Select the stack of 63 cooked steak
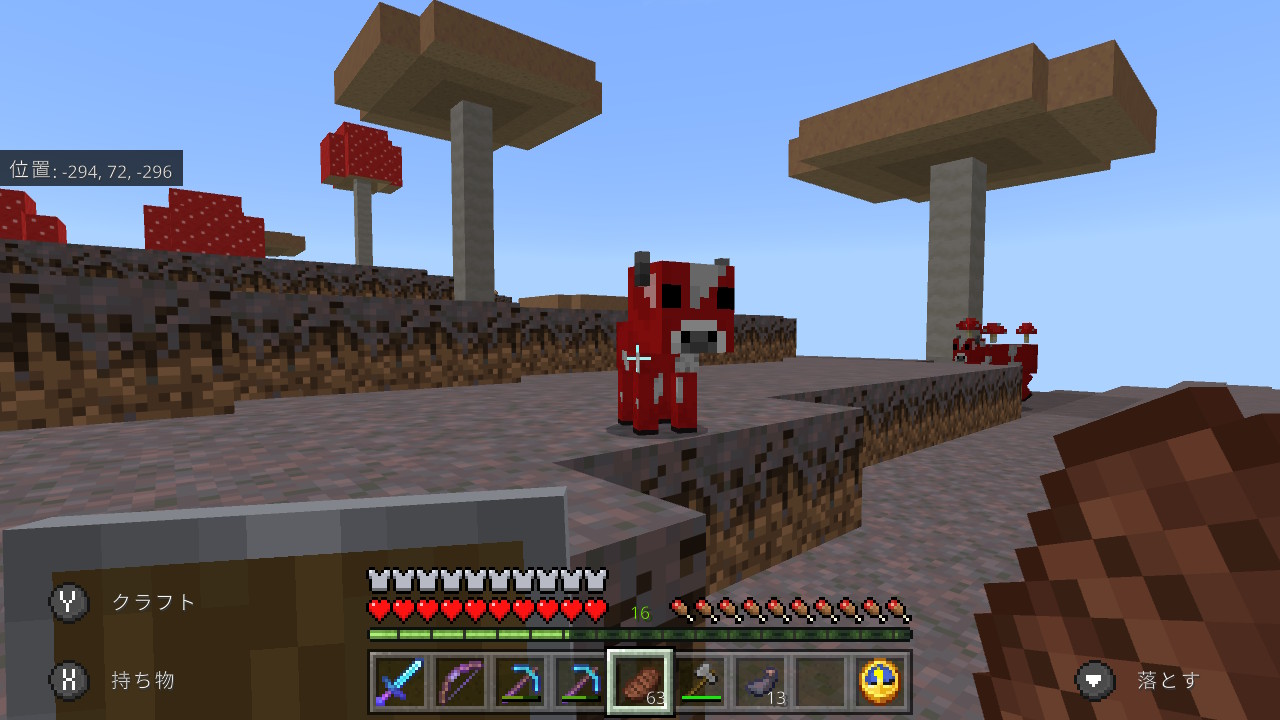This screenshot has width=1280, height=720. coord(640,679)
